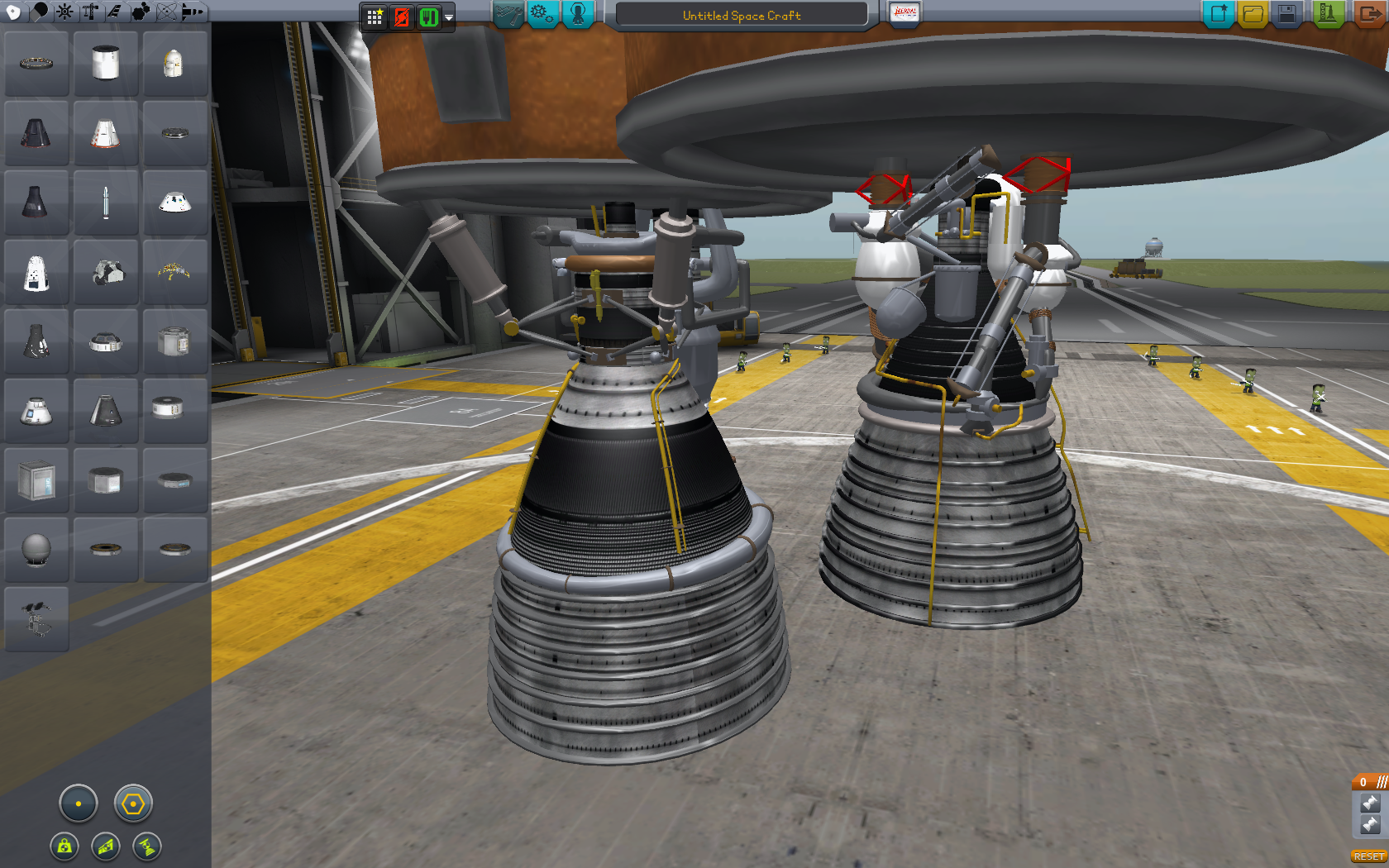
Task: Save the craft using the floppy disk button
Action: (x=1286, y=14)
